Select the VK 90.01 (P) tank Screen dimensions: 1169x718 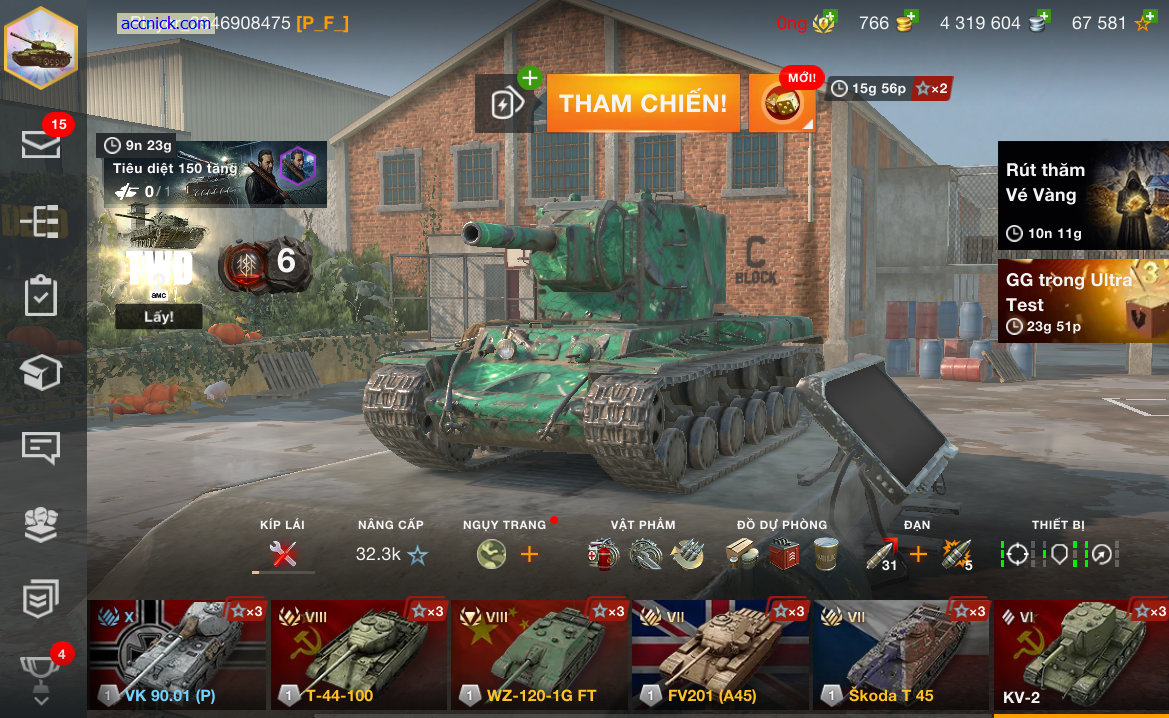pyautogui.click(x=177, y=655)
